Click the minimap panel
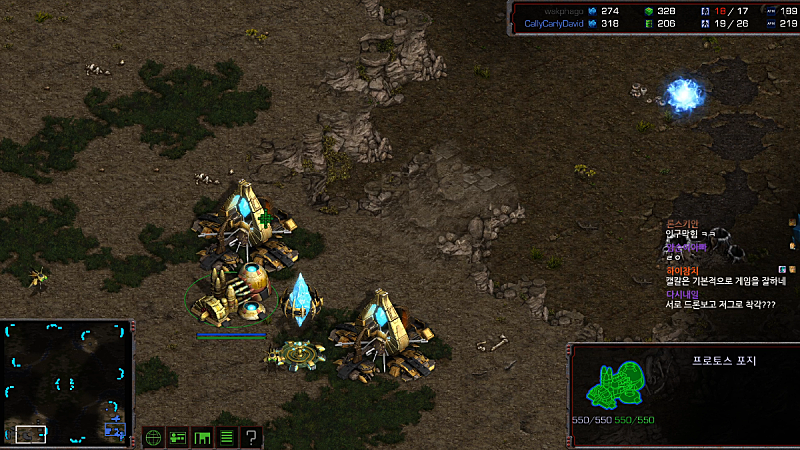The height and width of the screenshot is (450, 800). coord(67,383)
